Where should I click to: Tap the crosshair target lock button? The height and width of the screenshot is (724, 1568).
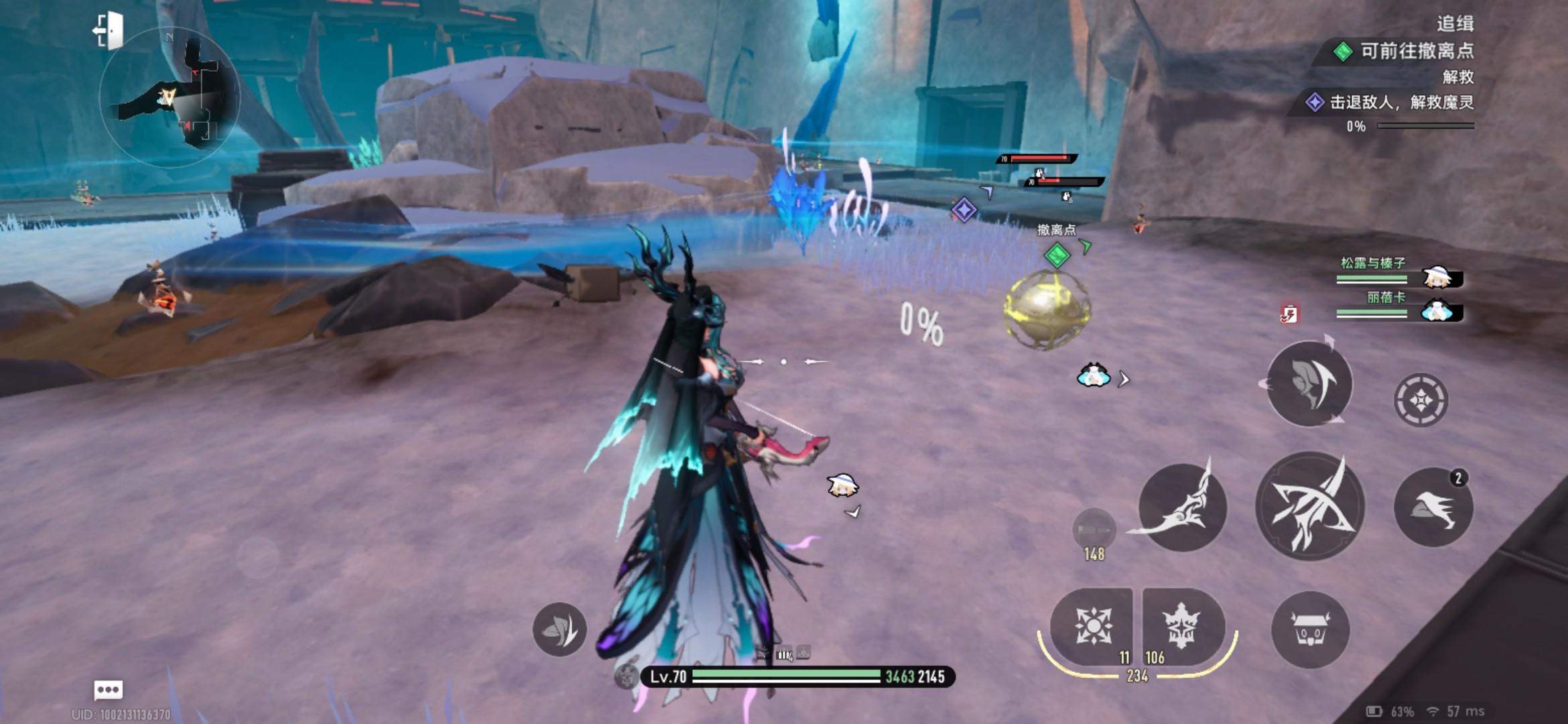1421,400
